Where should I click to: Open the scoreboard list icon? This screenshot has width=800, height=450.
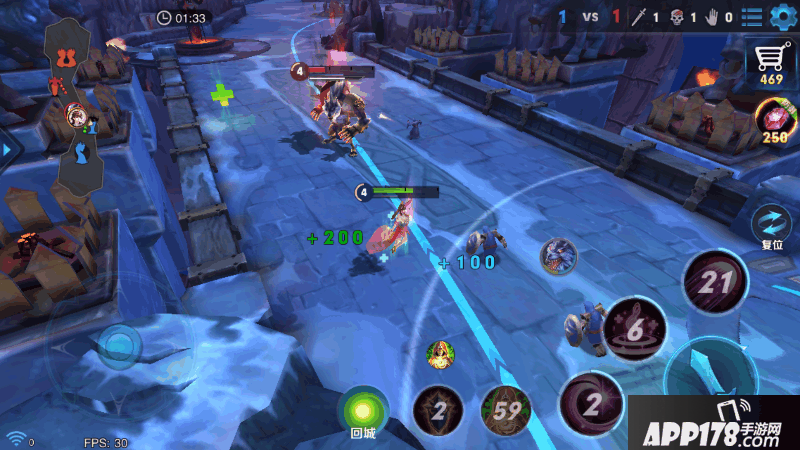point(751,17)
